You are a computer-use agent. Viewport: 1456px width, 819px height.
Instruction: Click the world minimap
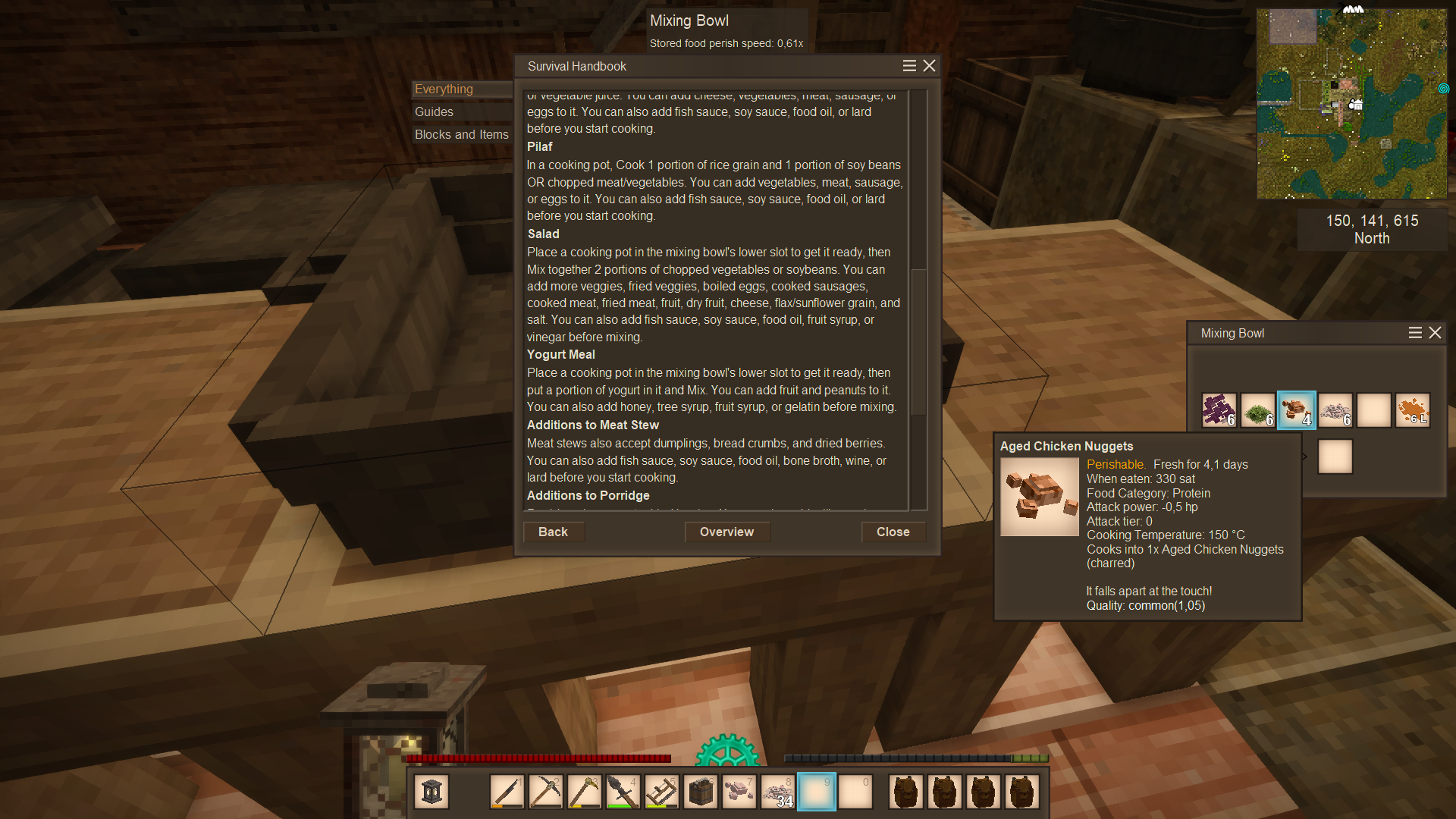coord(1351,104)
